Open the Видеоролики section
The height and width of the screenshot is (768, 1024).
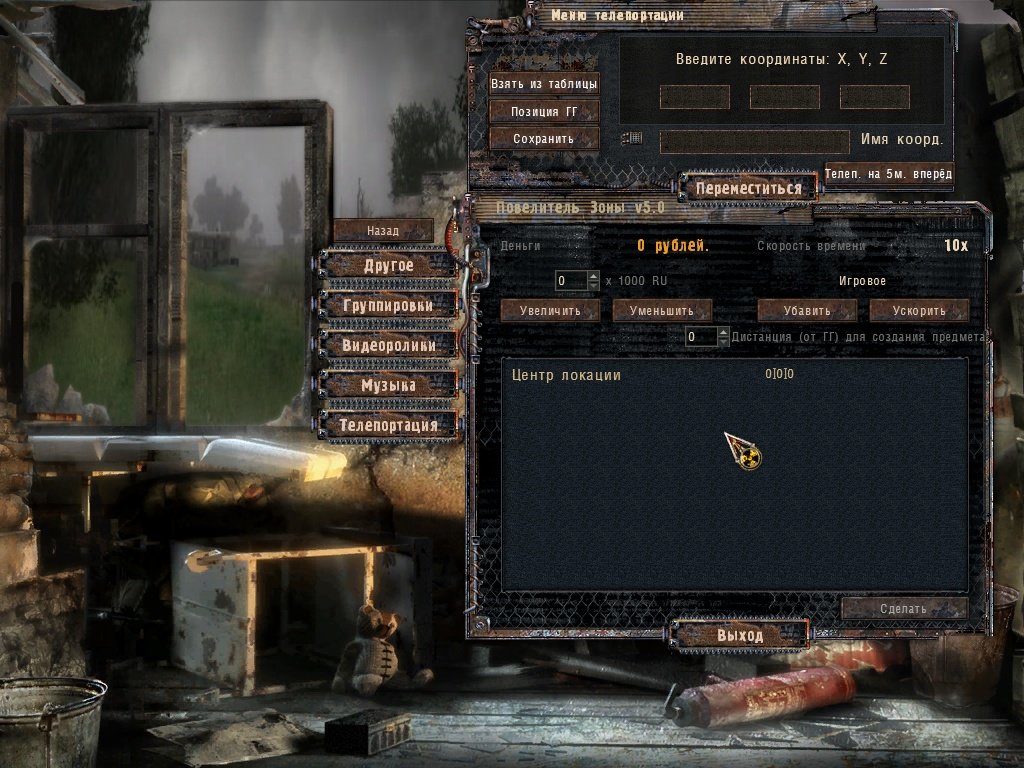389,345
